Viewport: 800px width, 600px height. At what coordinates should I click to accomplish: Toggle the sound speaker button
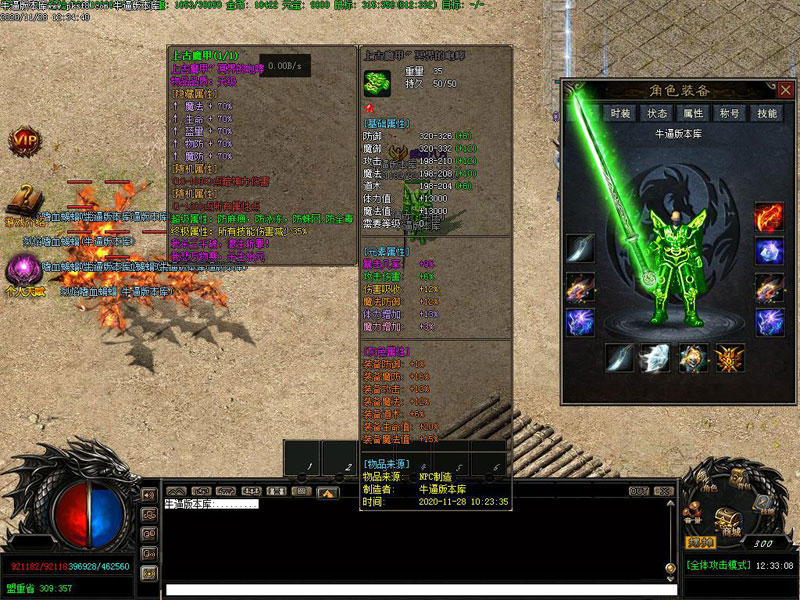(148, 494)
